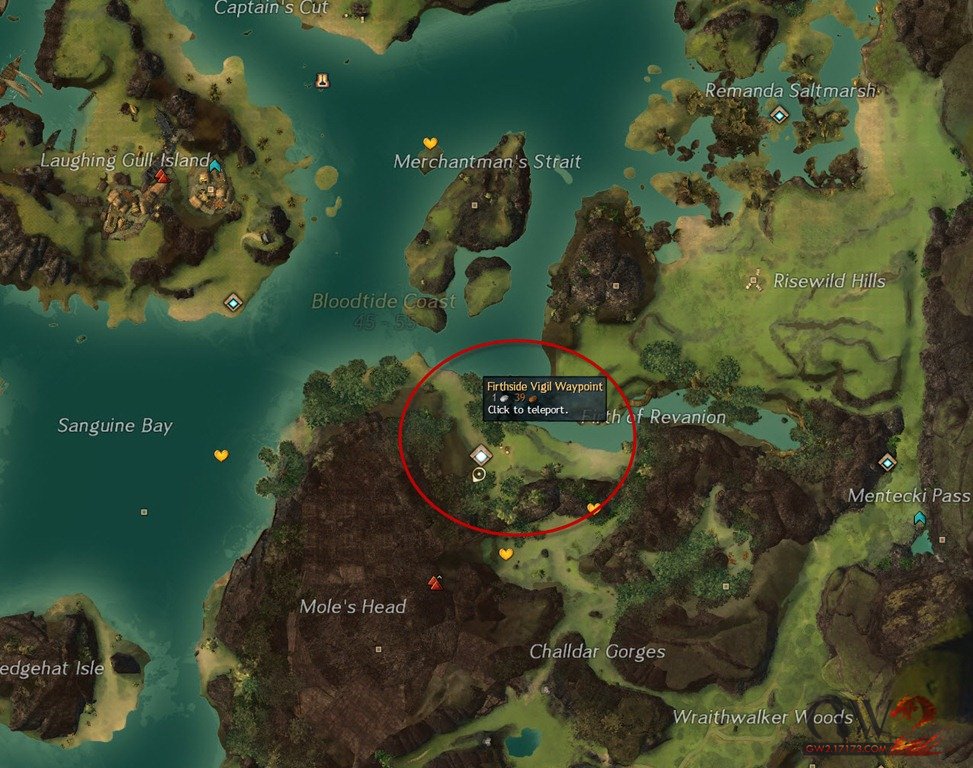Click the red vista on Laughing Gull Island
This screenshot has height=768, width=973.
click(161, 177)
